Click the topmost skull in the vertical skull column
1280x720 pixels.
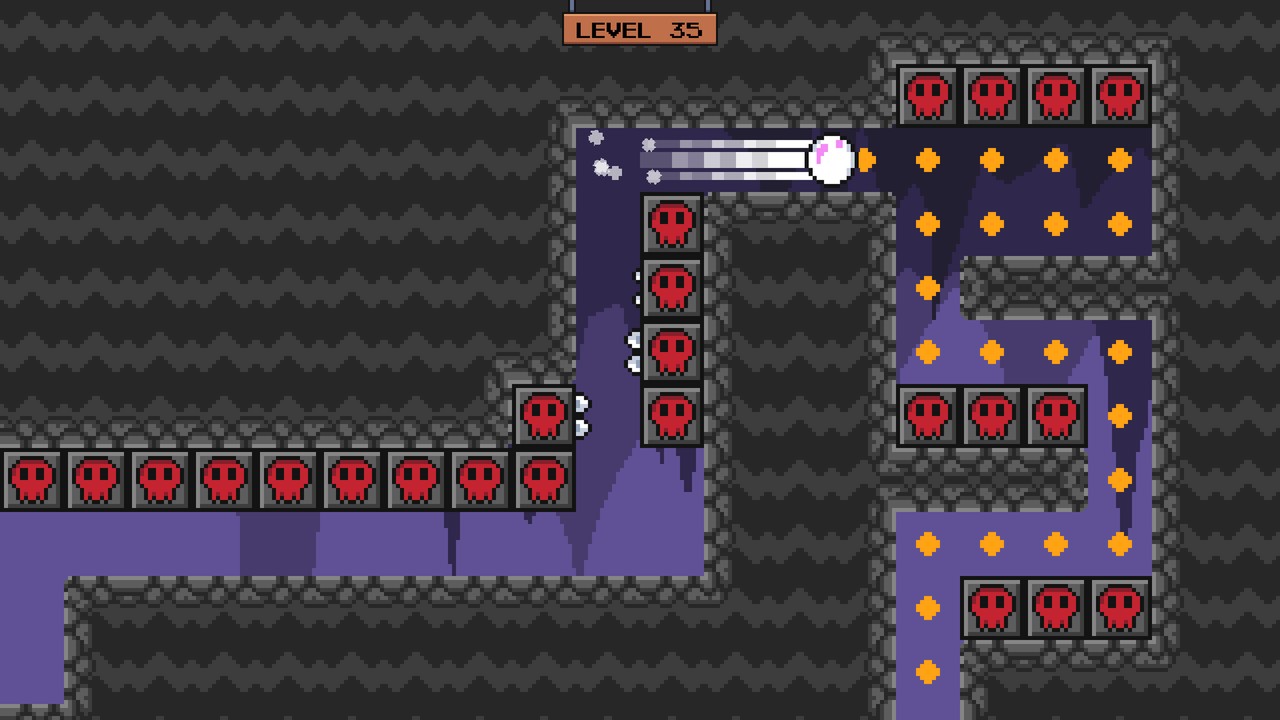pos(672,222)
